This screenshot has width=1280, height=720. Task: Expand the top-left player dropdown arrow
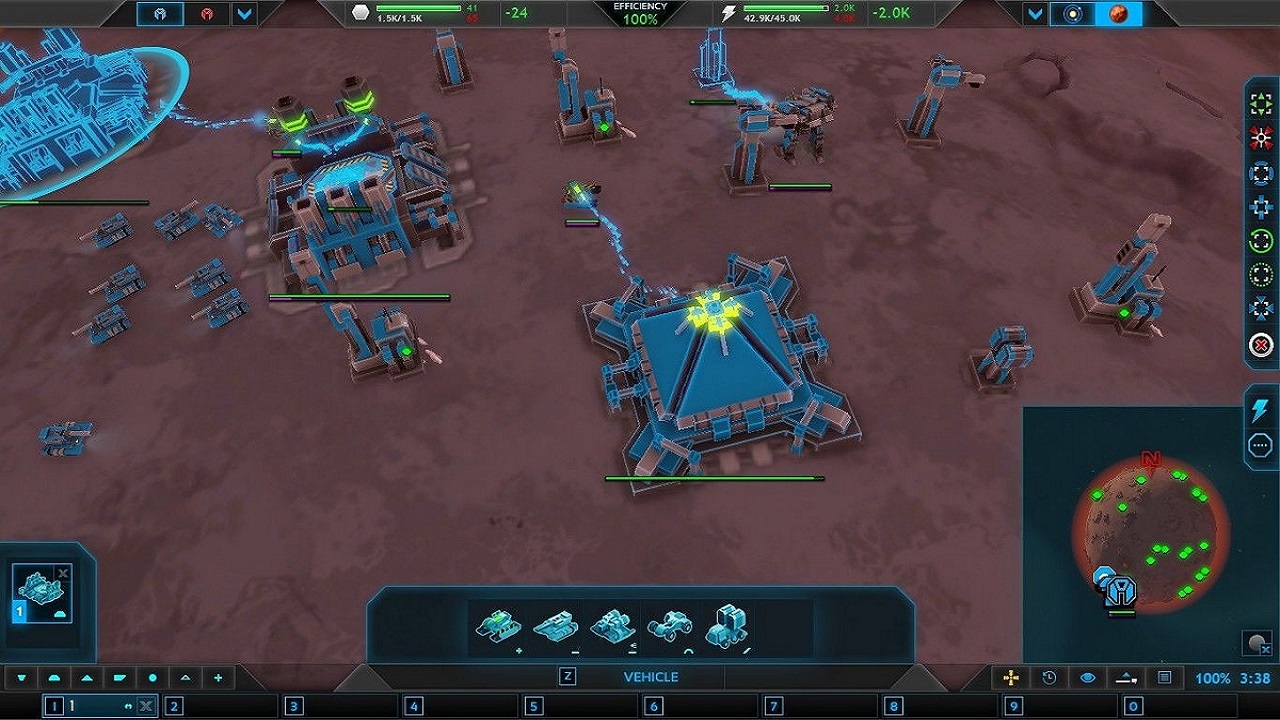click(x=244, y=14)
